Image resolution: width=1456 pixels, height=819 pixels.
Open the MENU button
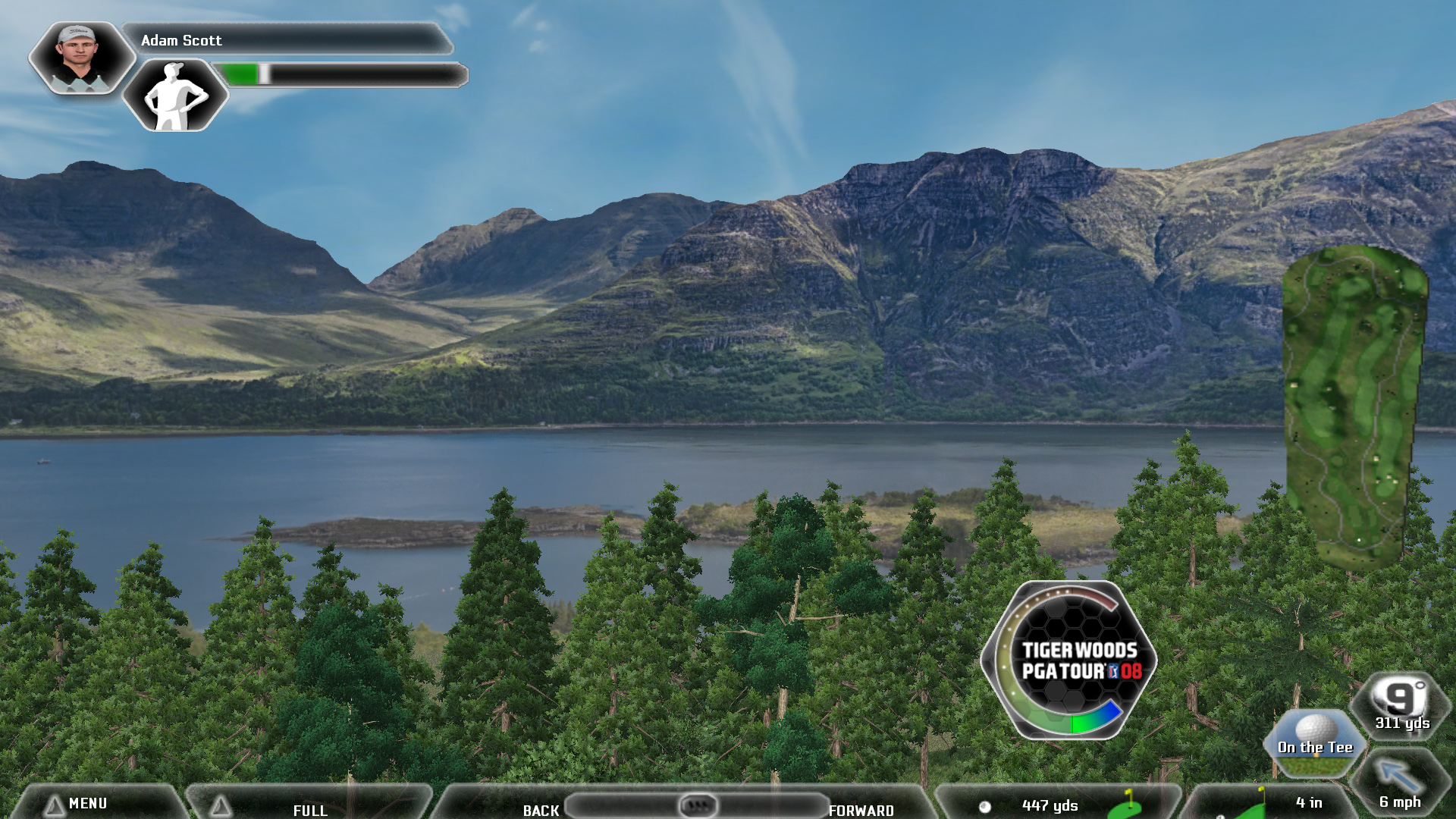tap(87, 804)
